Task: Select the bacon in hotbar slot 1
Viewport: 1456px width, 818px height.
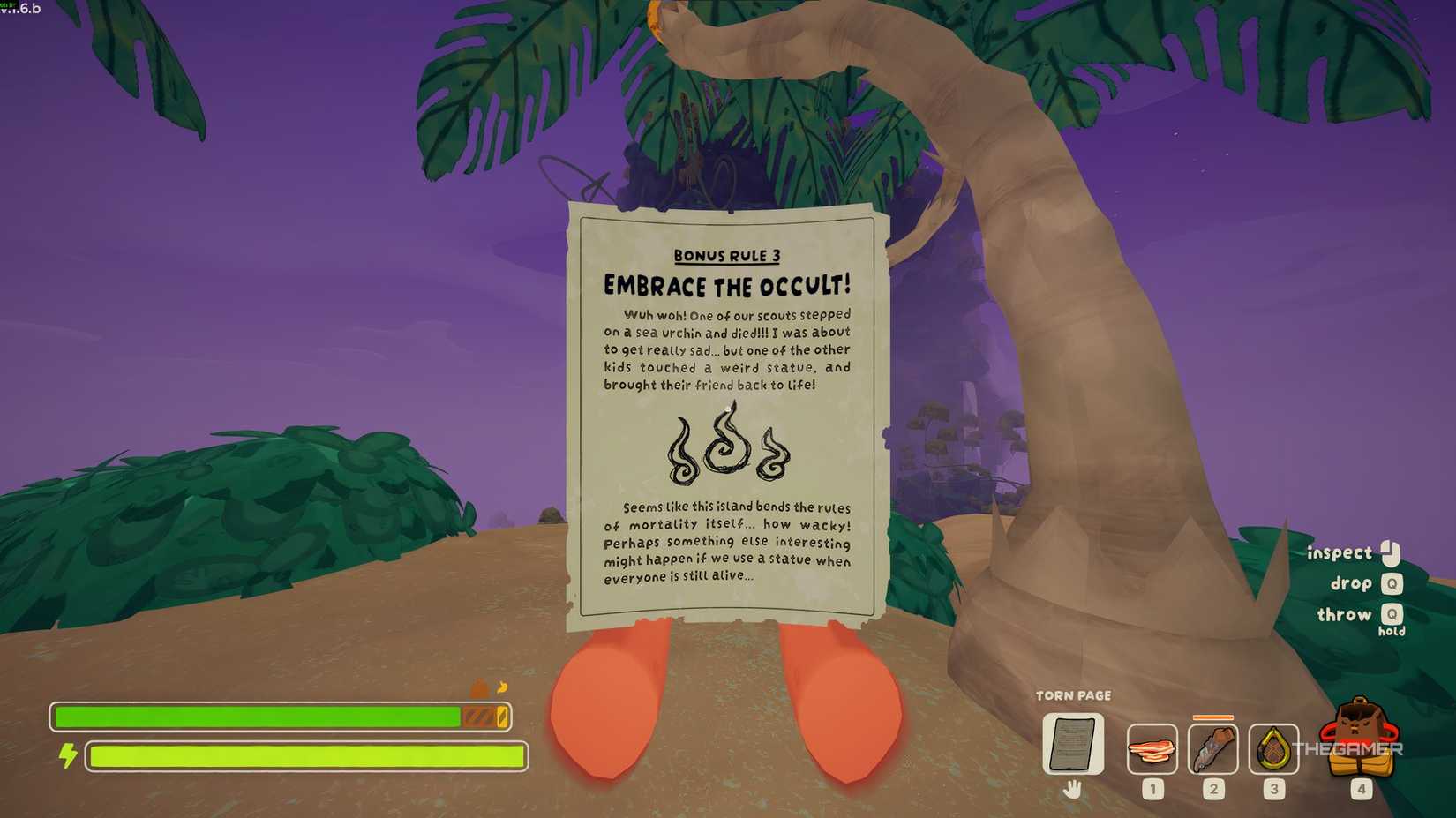Action: pyautogui.click(x=1152, y=749)
